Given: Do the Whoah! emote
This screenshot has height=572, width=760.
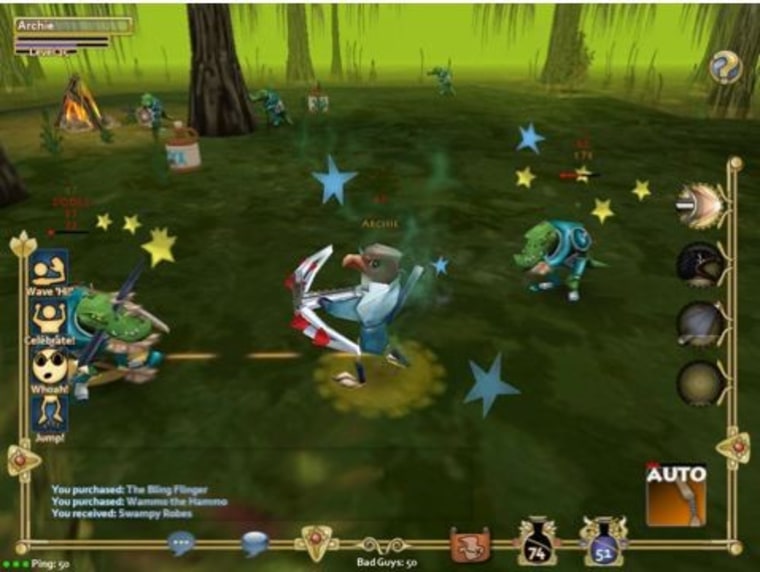Looking at the screenshot, I should tap(49, 367).
